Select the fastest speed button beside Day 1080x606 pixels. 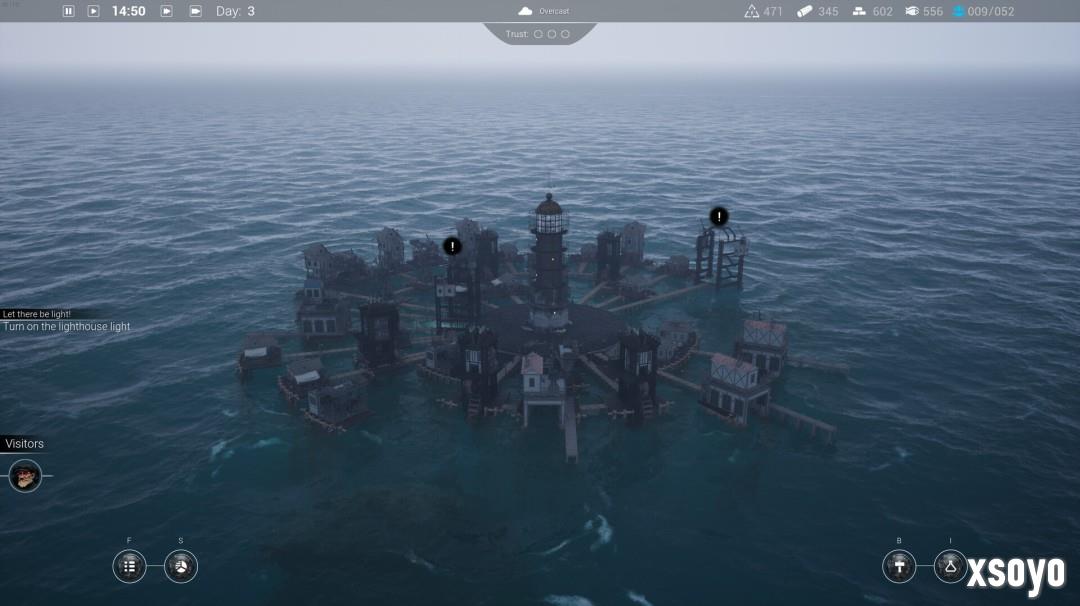[195, 11]
